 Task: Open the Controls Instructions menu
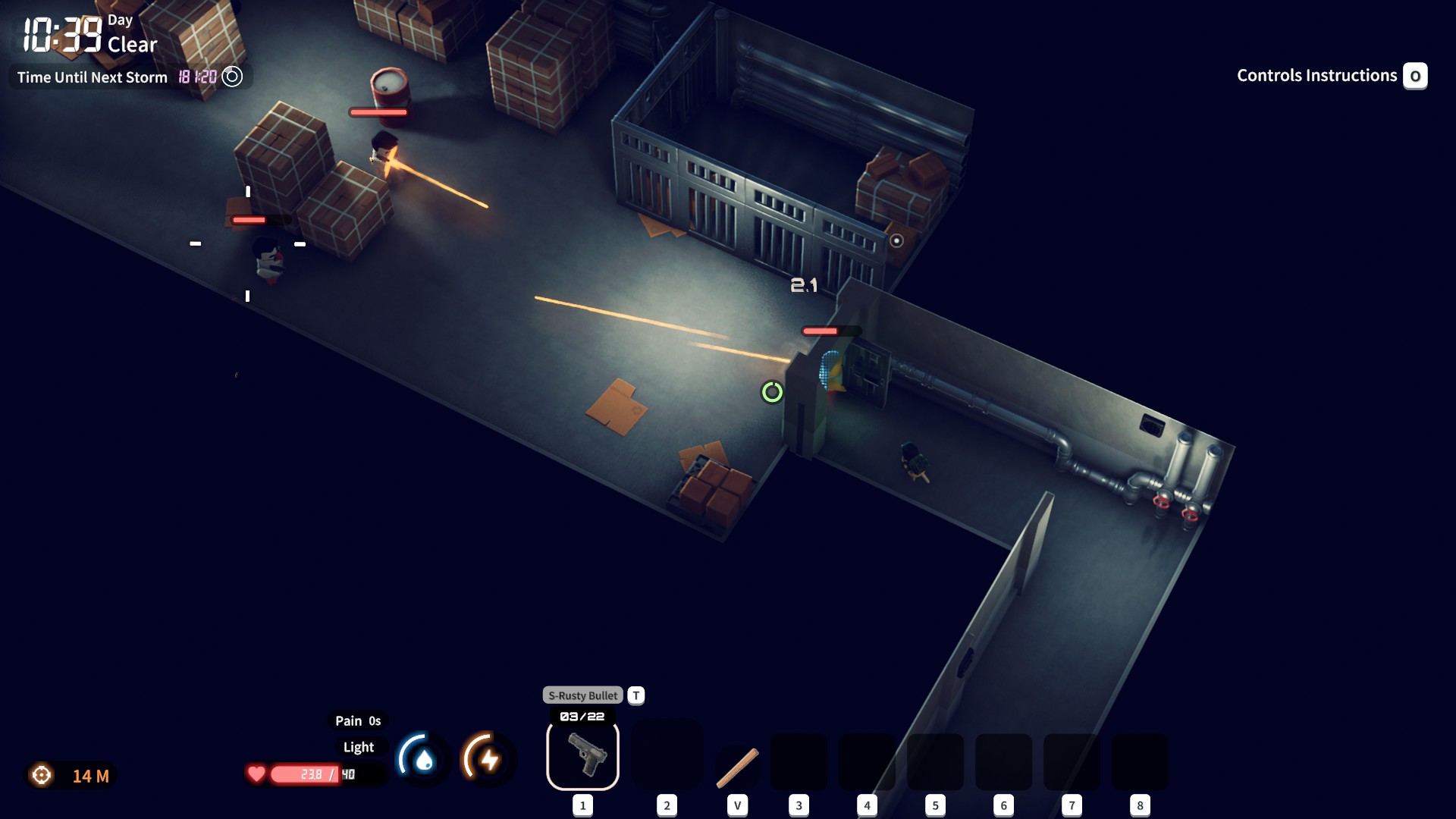(1316, 75)
